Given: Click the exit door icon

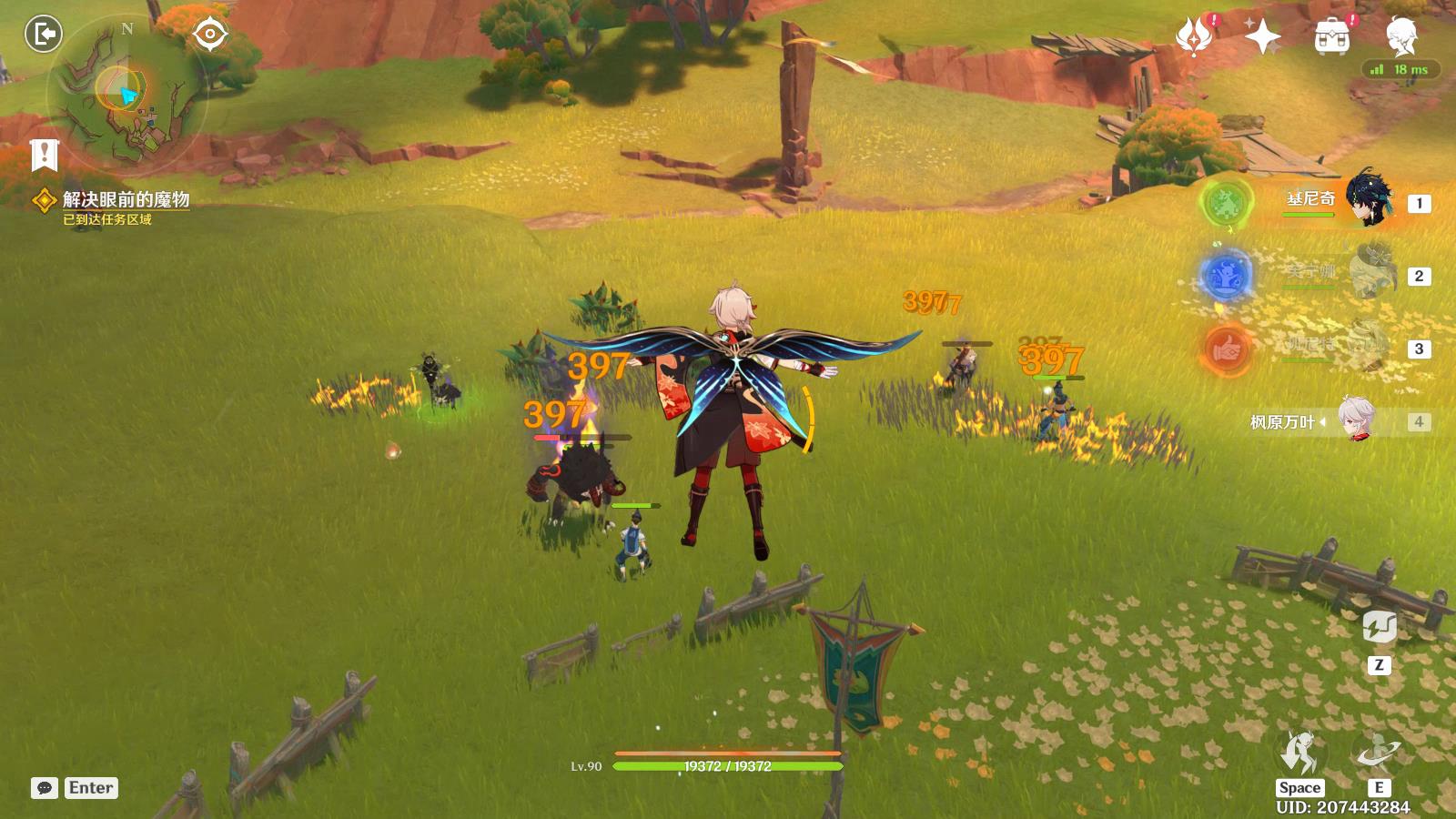Looking at the screenshot, I should pyautogui.click(x=43, y=35).
